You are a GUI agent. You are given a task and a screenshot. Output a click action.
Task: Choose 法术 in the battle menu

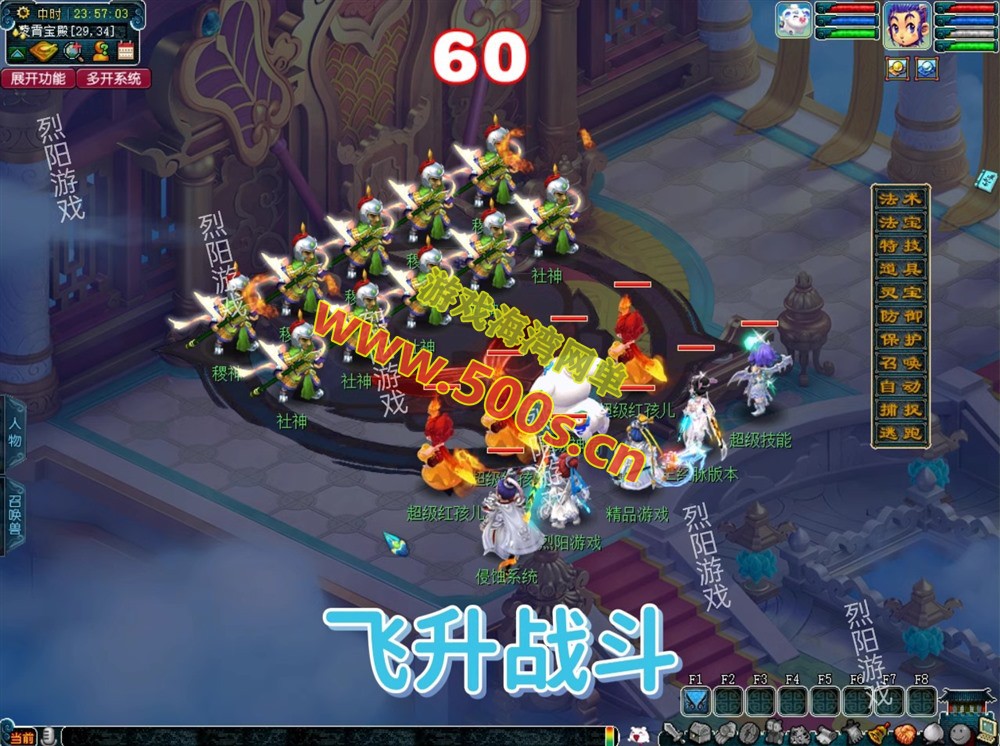click(x=899, y=198)
